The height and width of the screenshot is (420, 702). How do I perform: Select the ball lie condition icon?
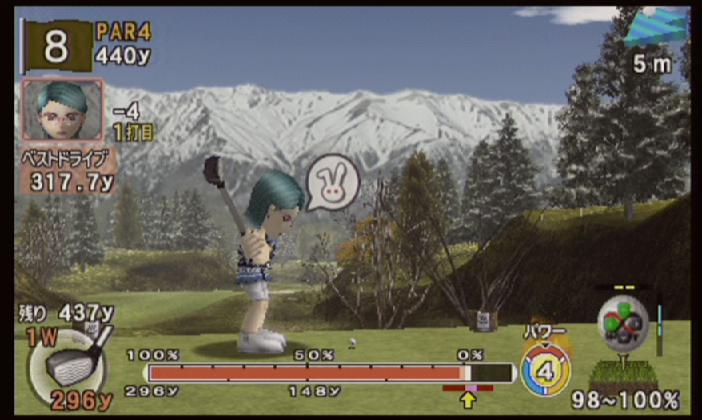click(x=624, y=323)
